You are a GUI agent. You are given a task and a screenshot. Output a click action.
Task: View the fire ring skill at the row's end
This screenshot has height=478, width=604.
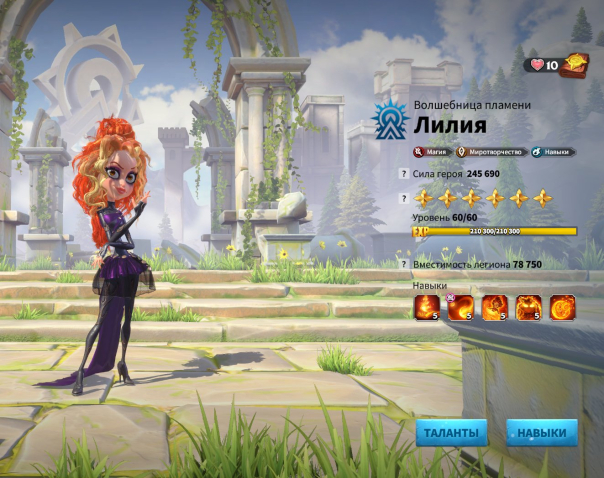[x=562, y=307]
